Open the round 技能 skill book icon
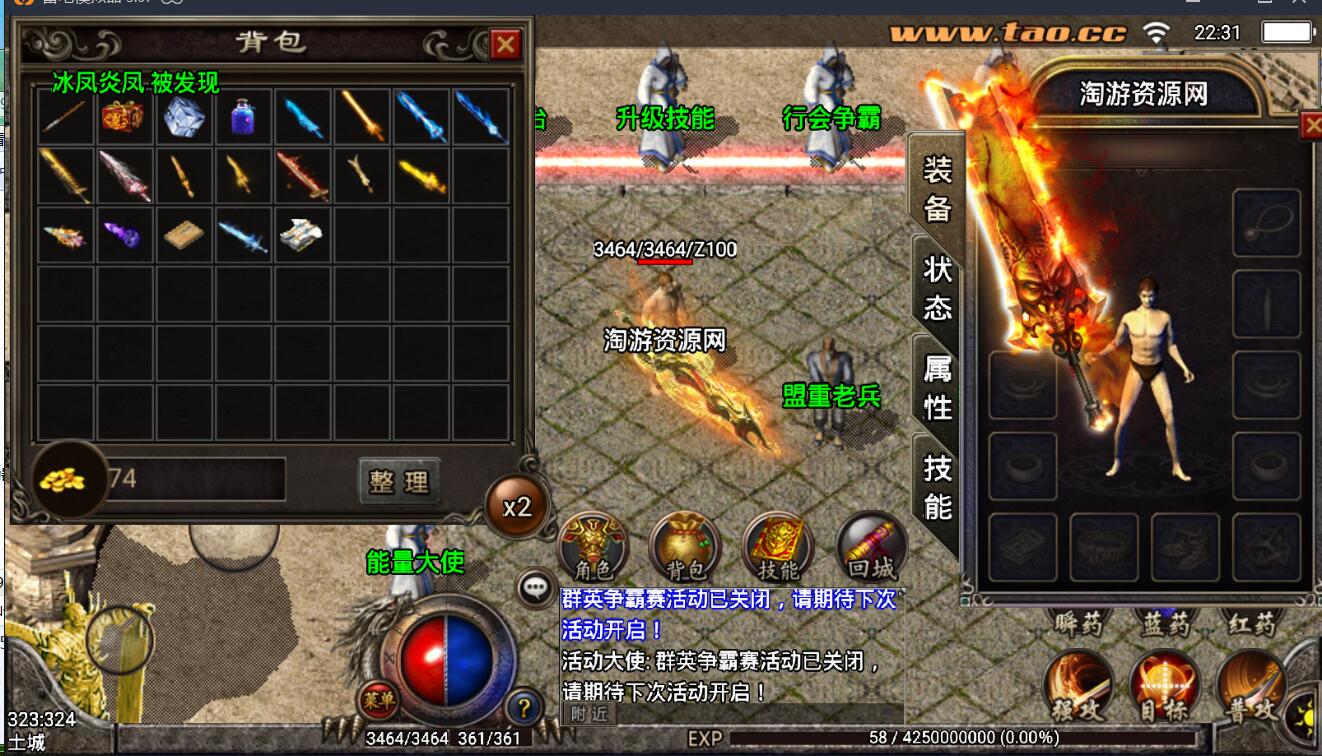Image resolution: width=1322 pixels, height=756 pixels. pos(778,546)
